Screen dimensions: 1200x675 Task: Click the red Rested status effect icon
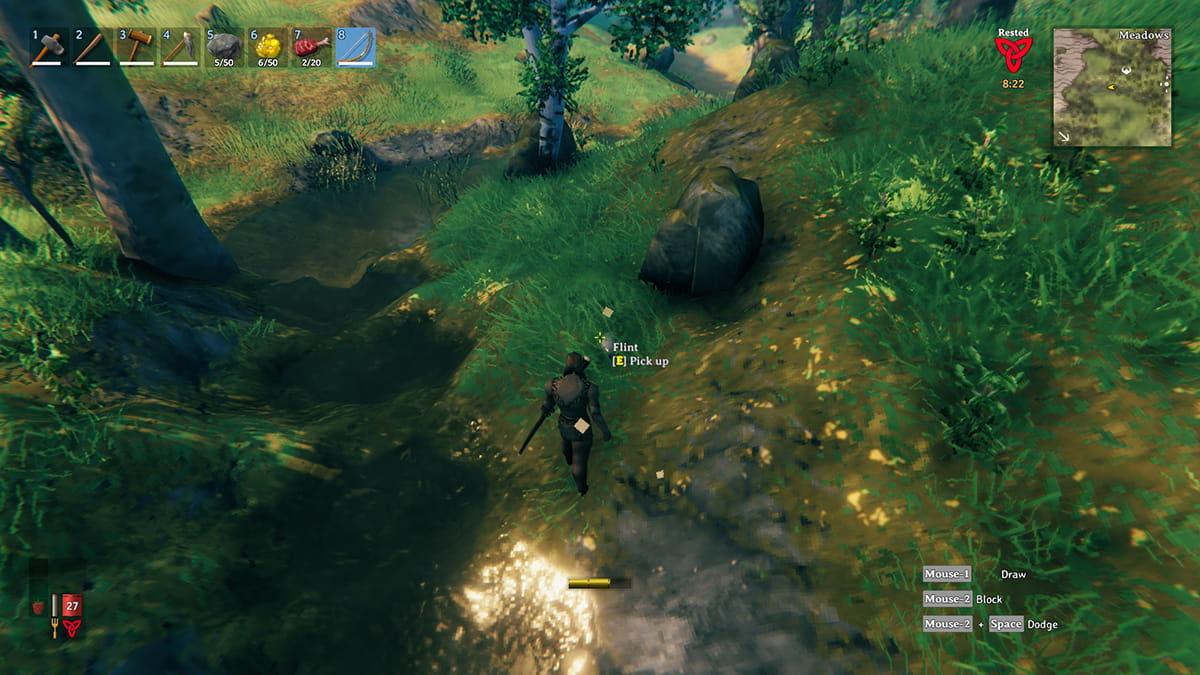click(1012, 52)
